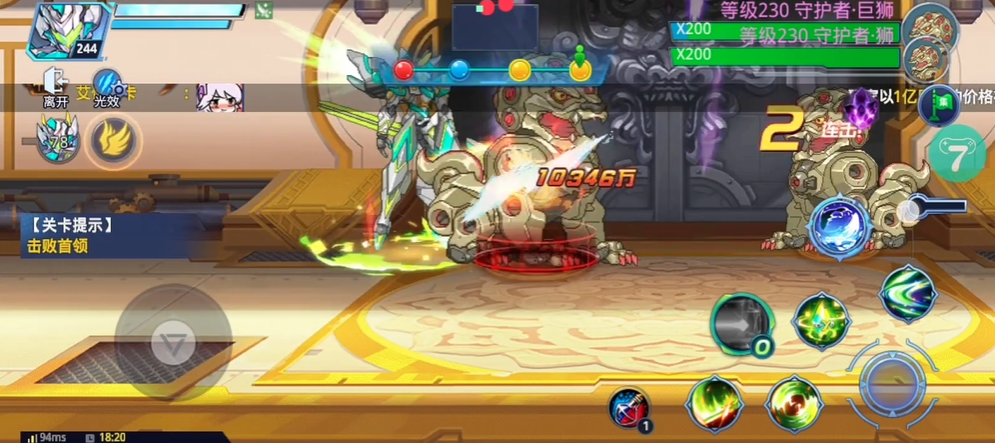Activate the golden wings skill icon

pos(115,141)
